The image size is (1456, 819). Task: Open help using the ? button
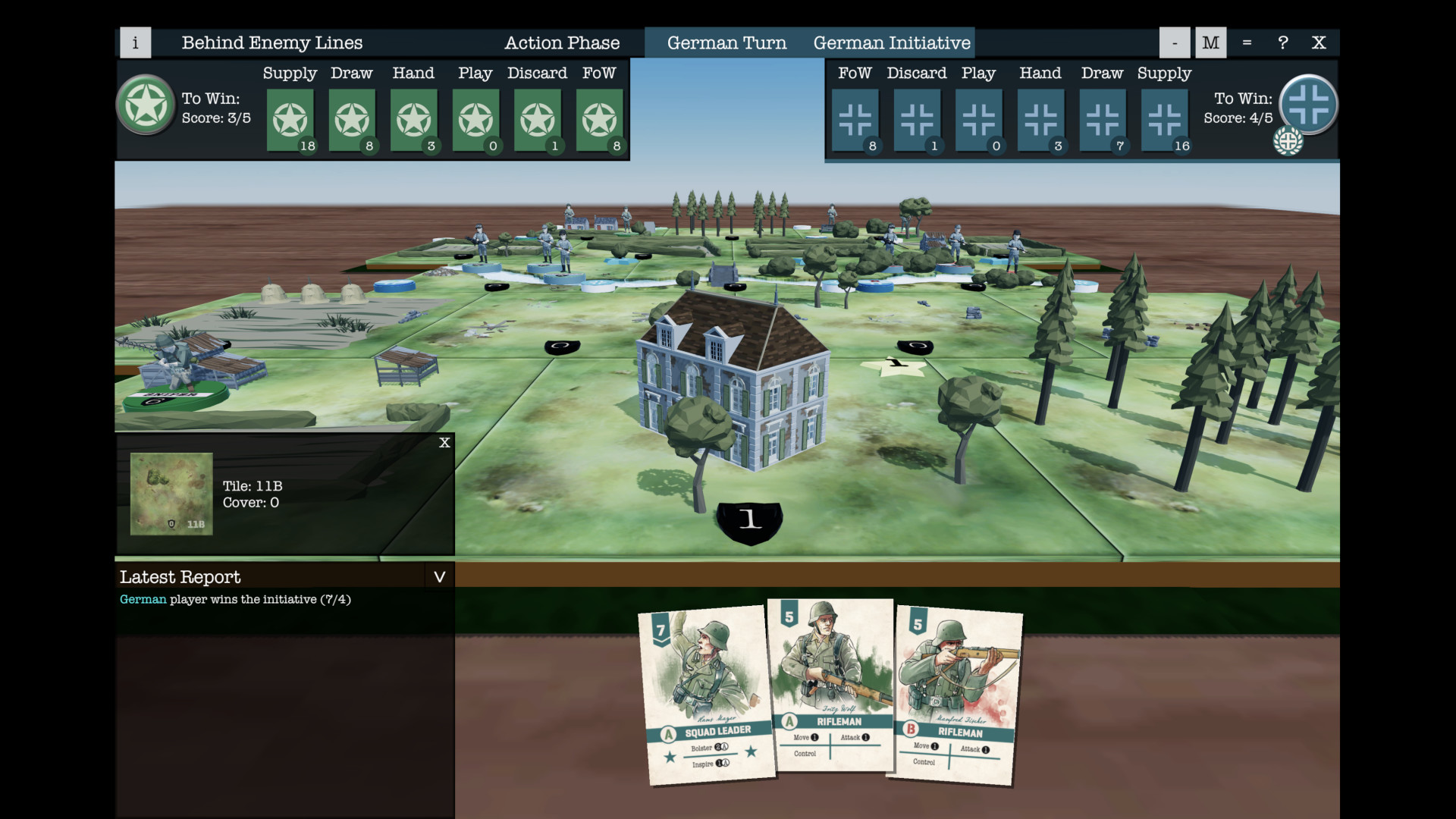[x=1282, y=42]
